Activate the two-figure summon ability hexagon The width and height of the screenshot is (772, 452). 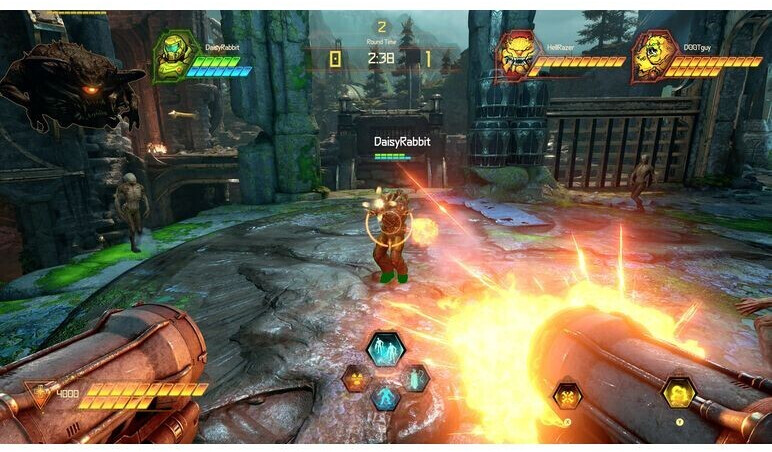(385, 349)
